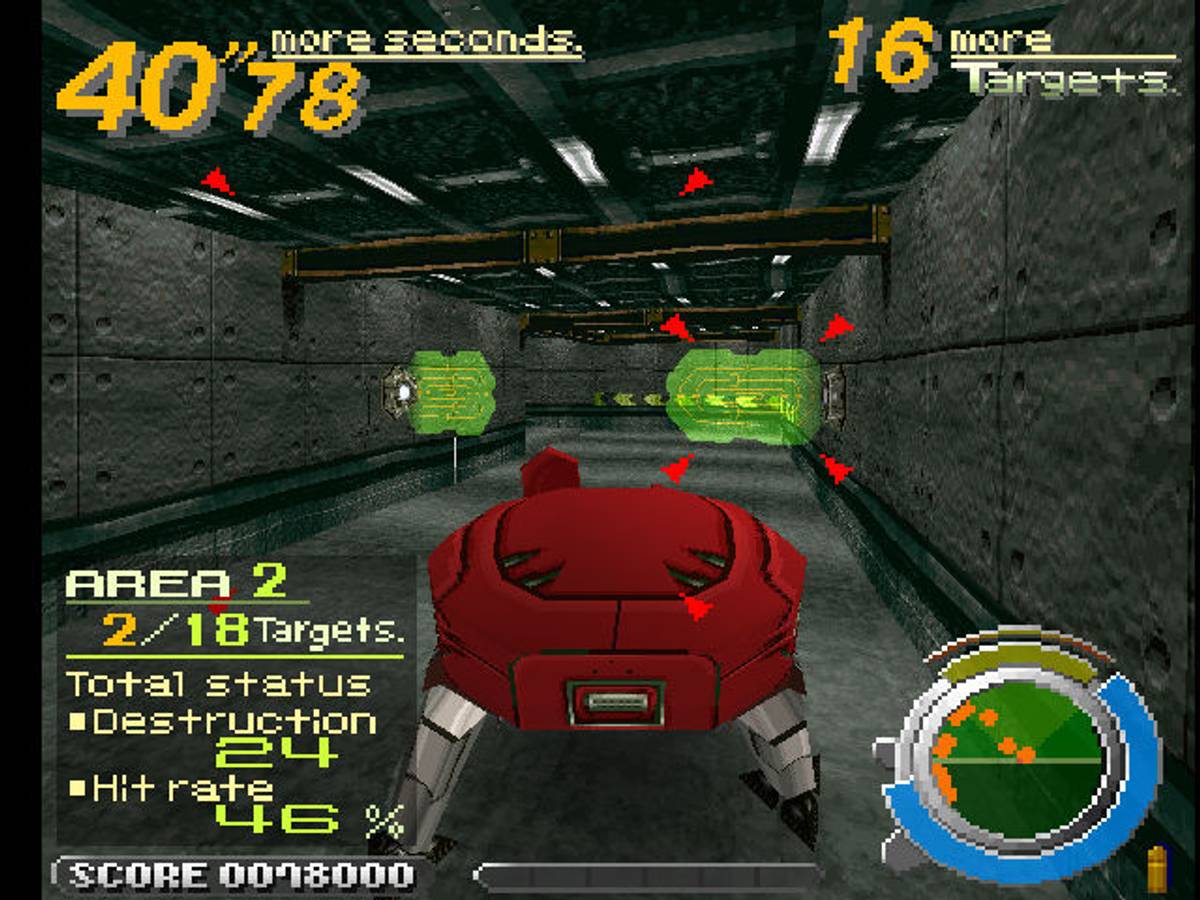This screenshot has height=900, width=1200.
Task: Click the bullet ammo icon
Action: 1161,869
